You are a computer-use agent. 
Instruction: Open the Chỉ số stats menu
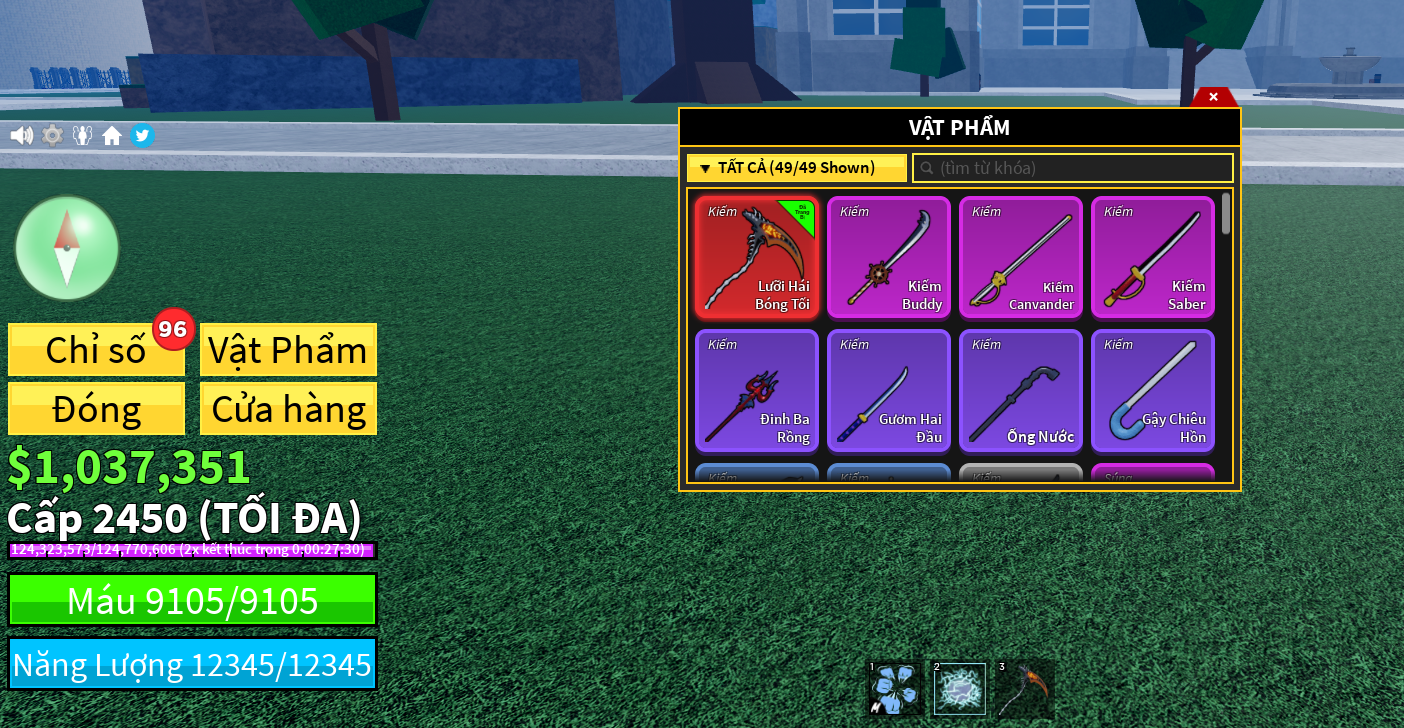click(x=96, y=350)
